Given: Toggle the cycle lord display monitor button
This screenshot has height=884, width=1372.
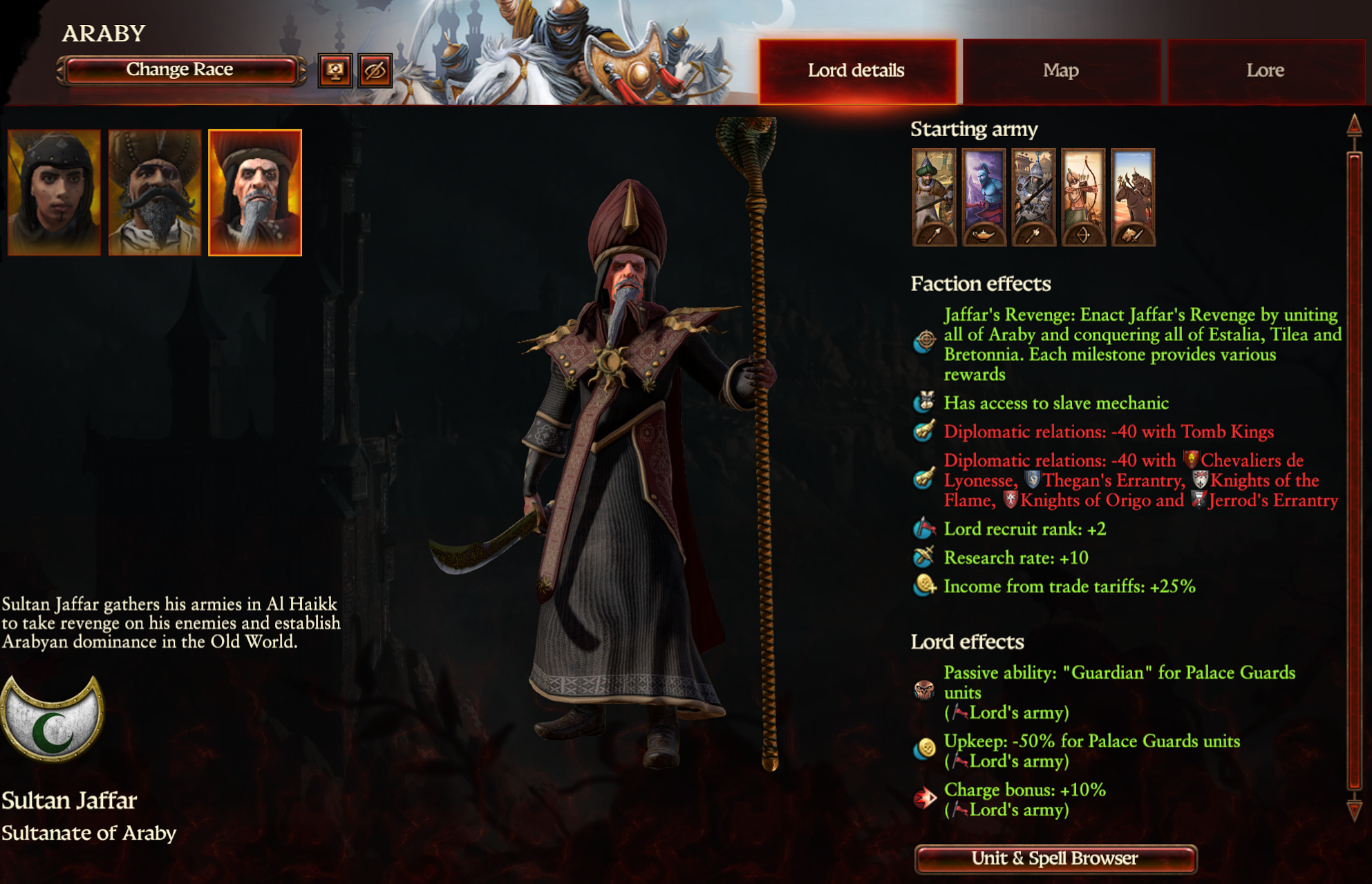Looking at the screenshot, I should [x=335, y=70].
